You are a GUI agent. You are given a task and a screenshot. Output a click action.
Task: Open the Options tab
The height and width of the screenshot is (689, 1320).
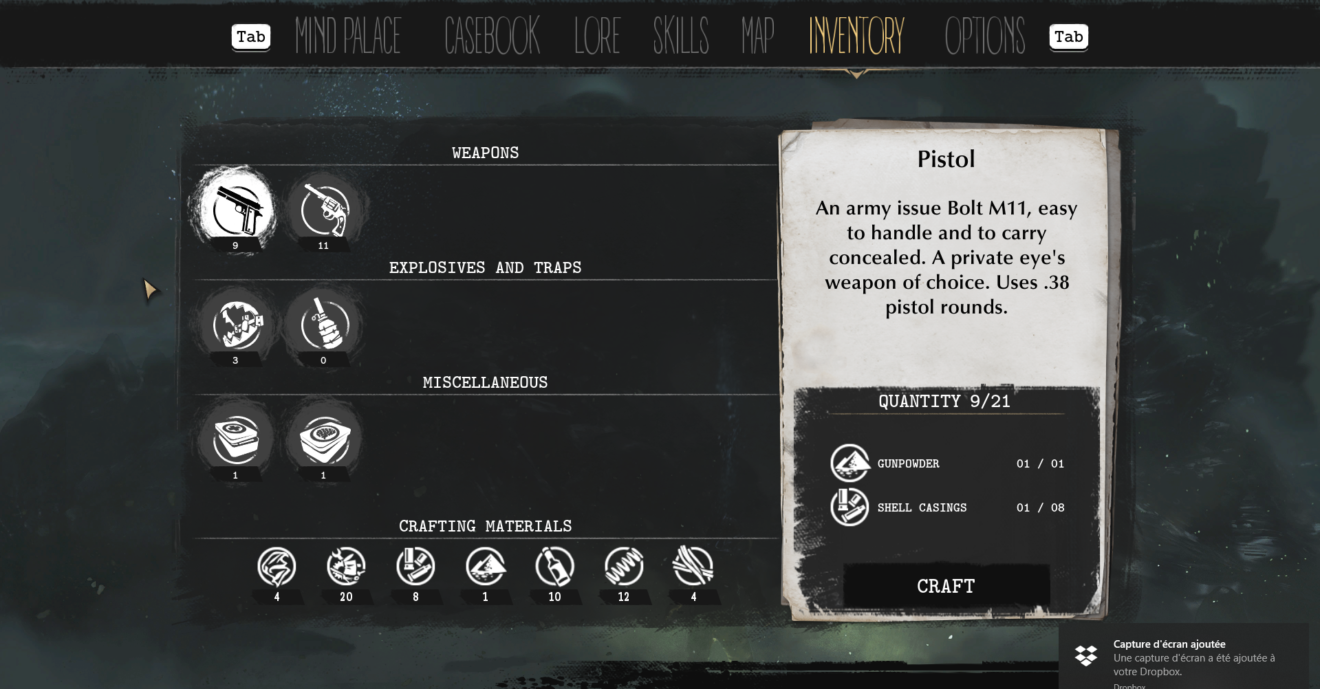pyautogui.click(x=985, y=37)
